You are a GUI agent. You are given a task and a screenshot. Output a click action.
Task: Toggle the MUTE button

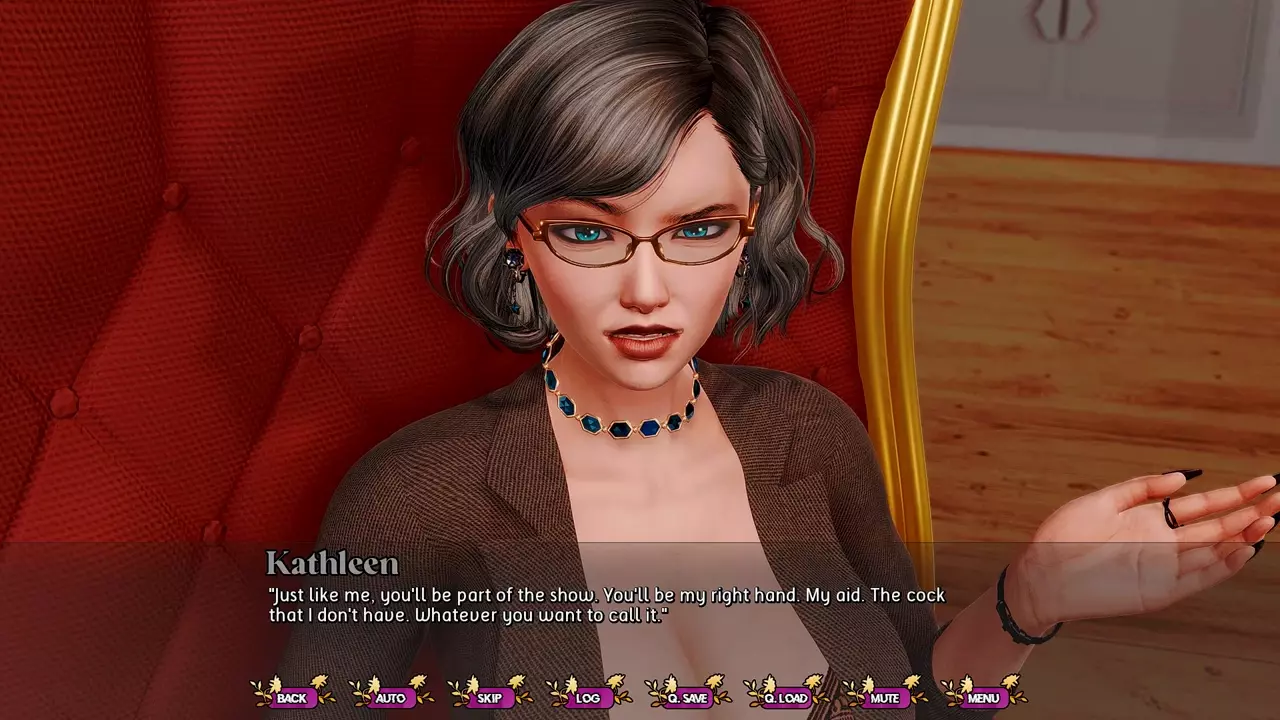pos(885,697)
